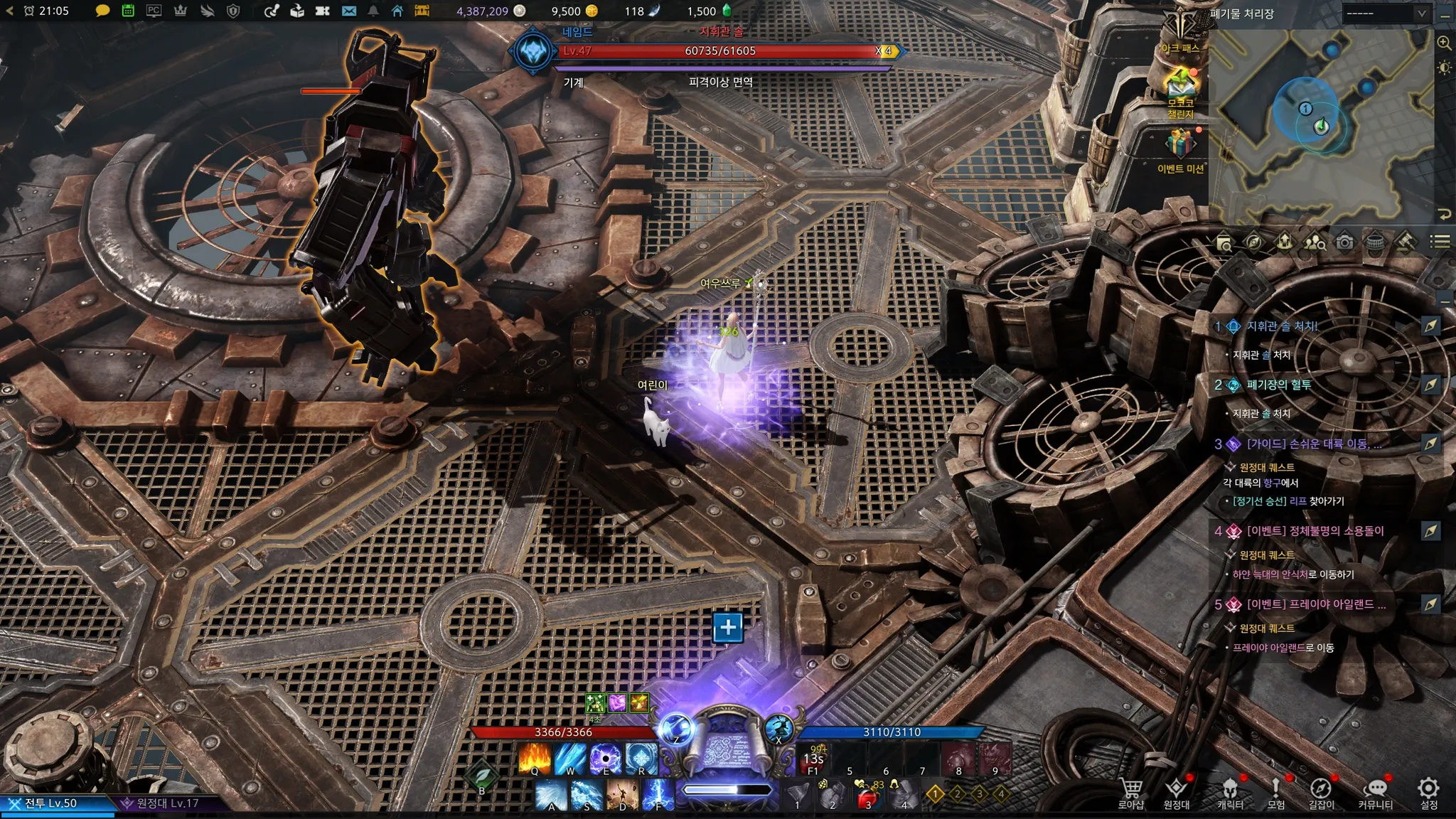Zoom in the minimap with magnifier button
The height and width of the screenshot is (819, 1456).
tap(1444, 43)
